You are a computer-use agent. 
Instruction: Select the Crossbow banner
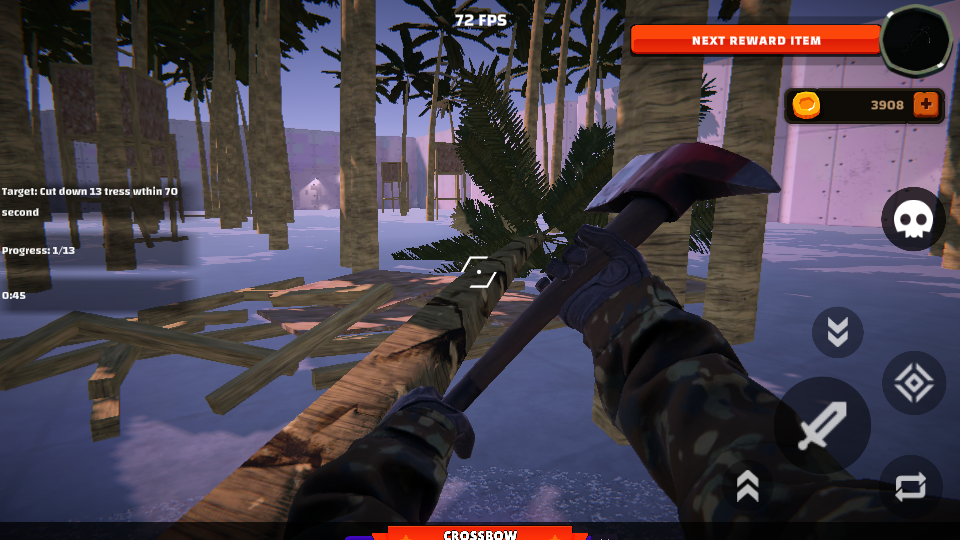point(479,533)
